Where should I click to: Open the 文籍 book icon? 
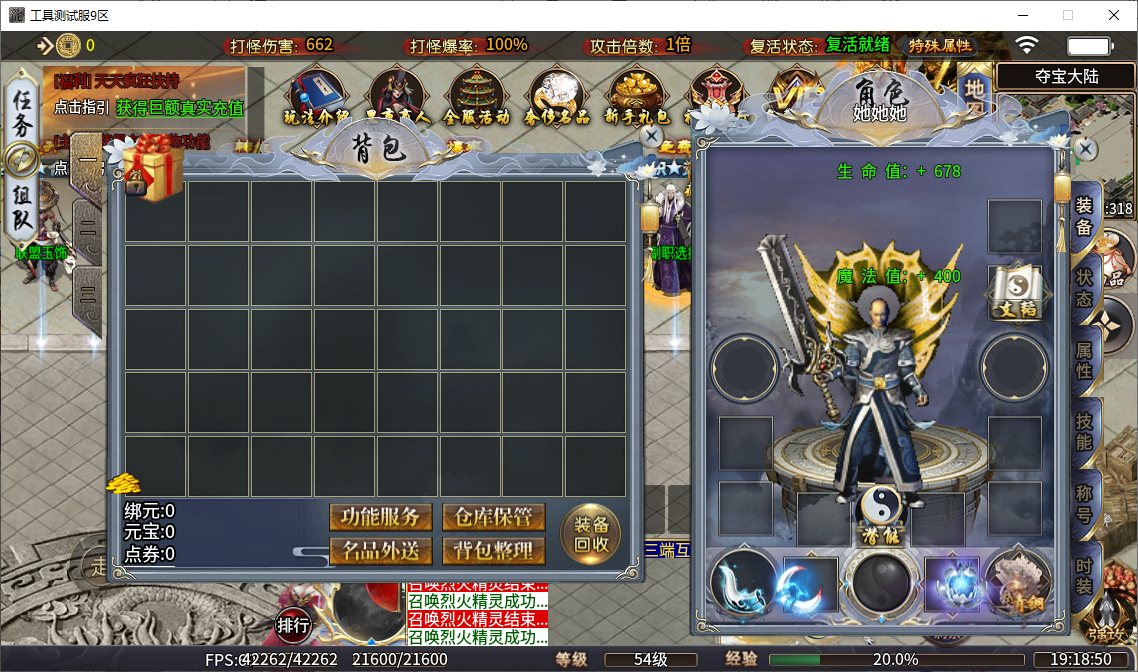1015,294
